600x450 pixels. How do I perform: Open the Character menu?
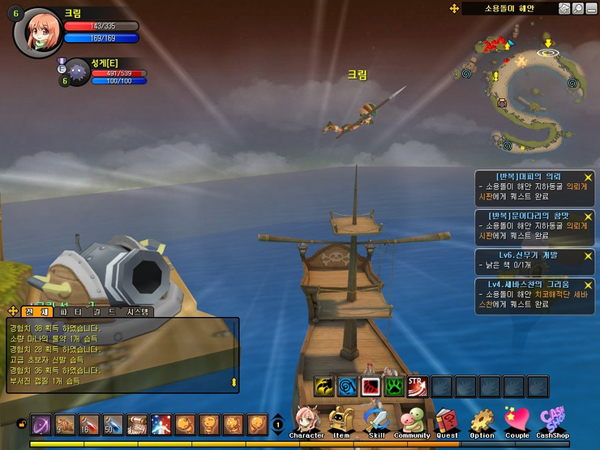(x=305, y=422)
